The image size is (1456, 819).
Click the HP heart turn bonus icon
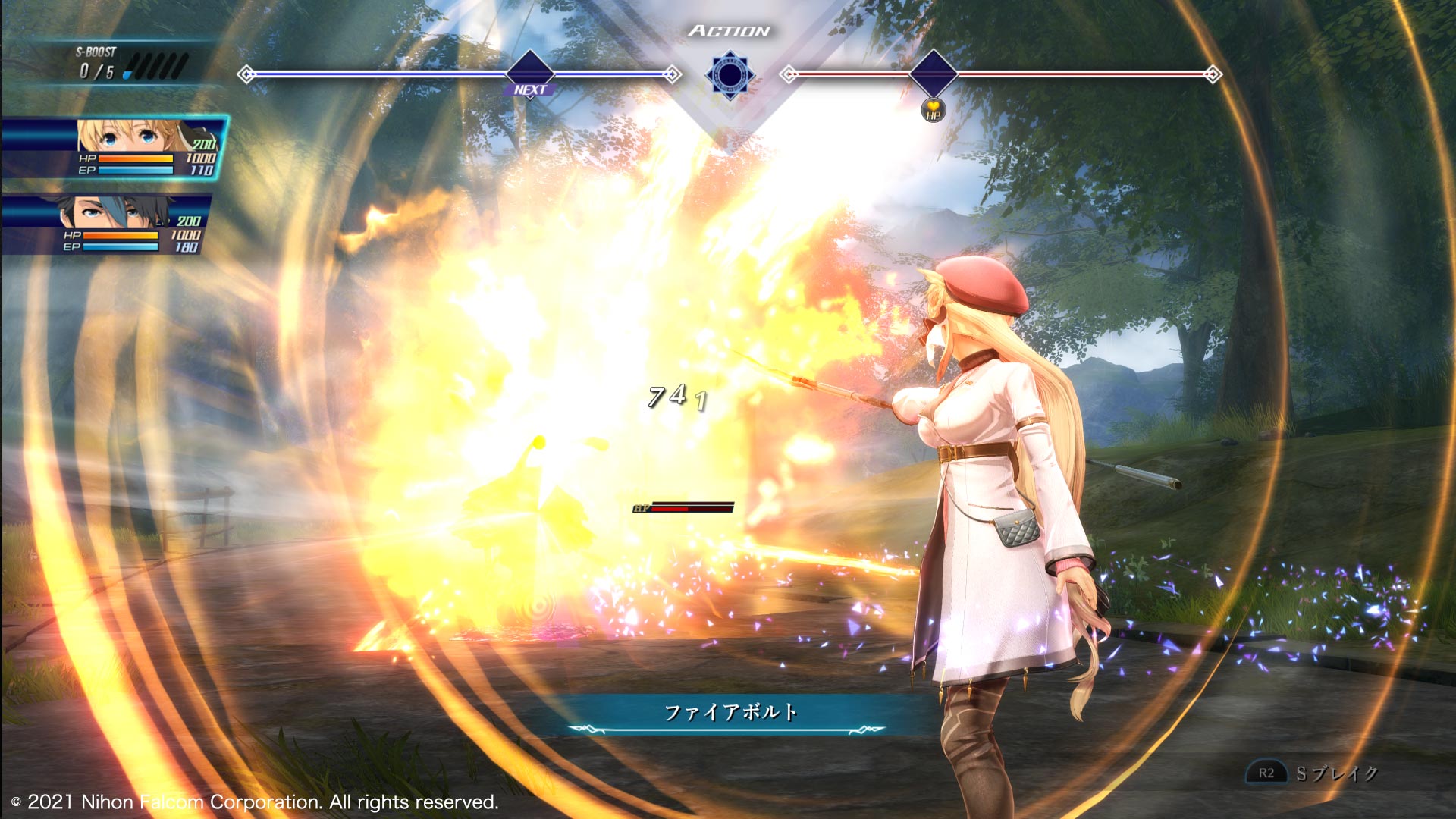933,111
